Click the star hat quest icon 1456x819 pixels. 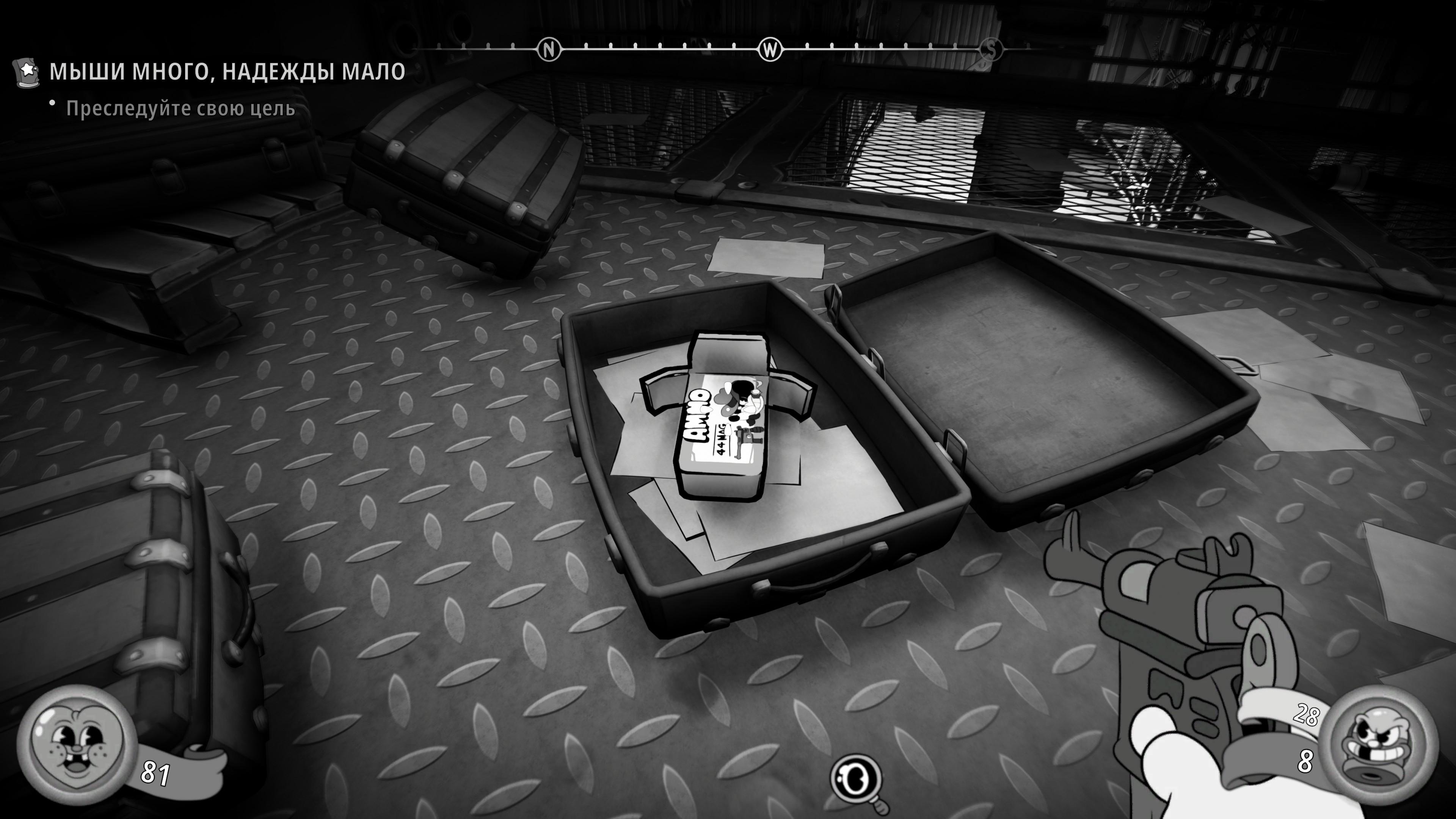[x=27, y=72]
